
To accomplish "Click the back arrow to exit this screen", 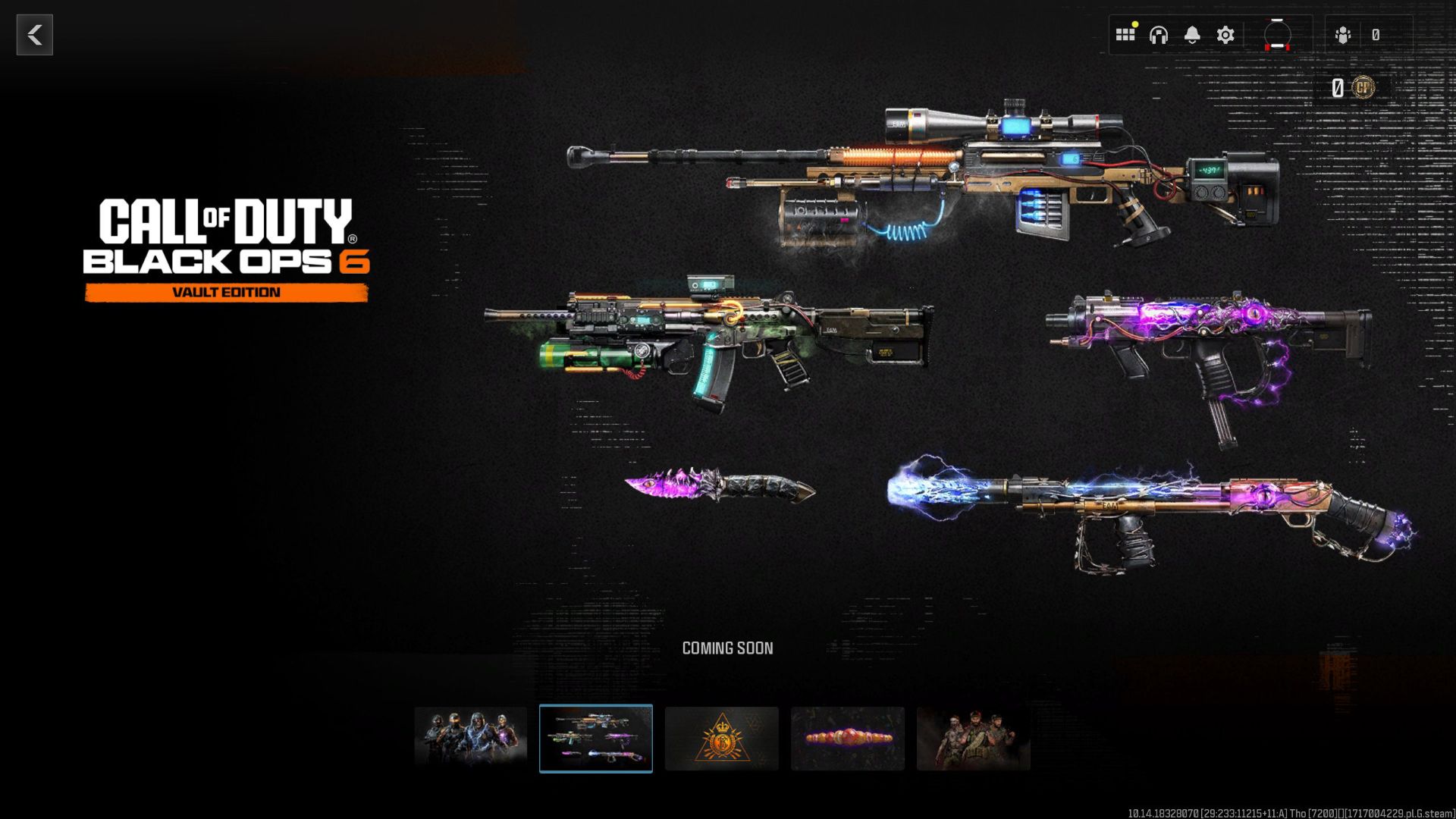I will click(33, 34).
